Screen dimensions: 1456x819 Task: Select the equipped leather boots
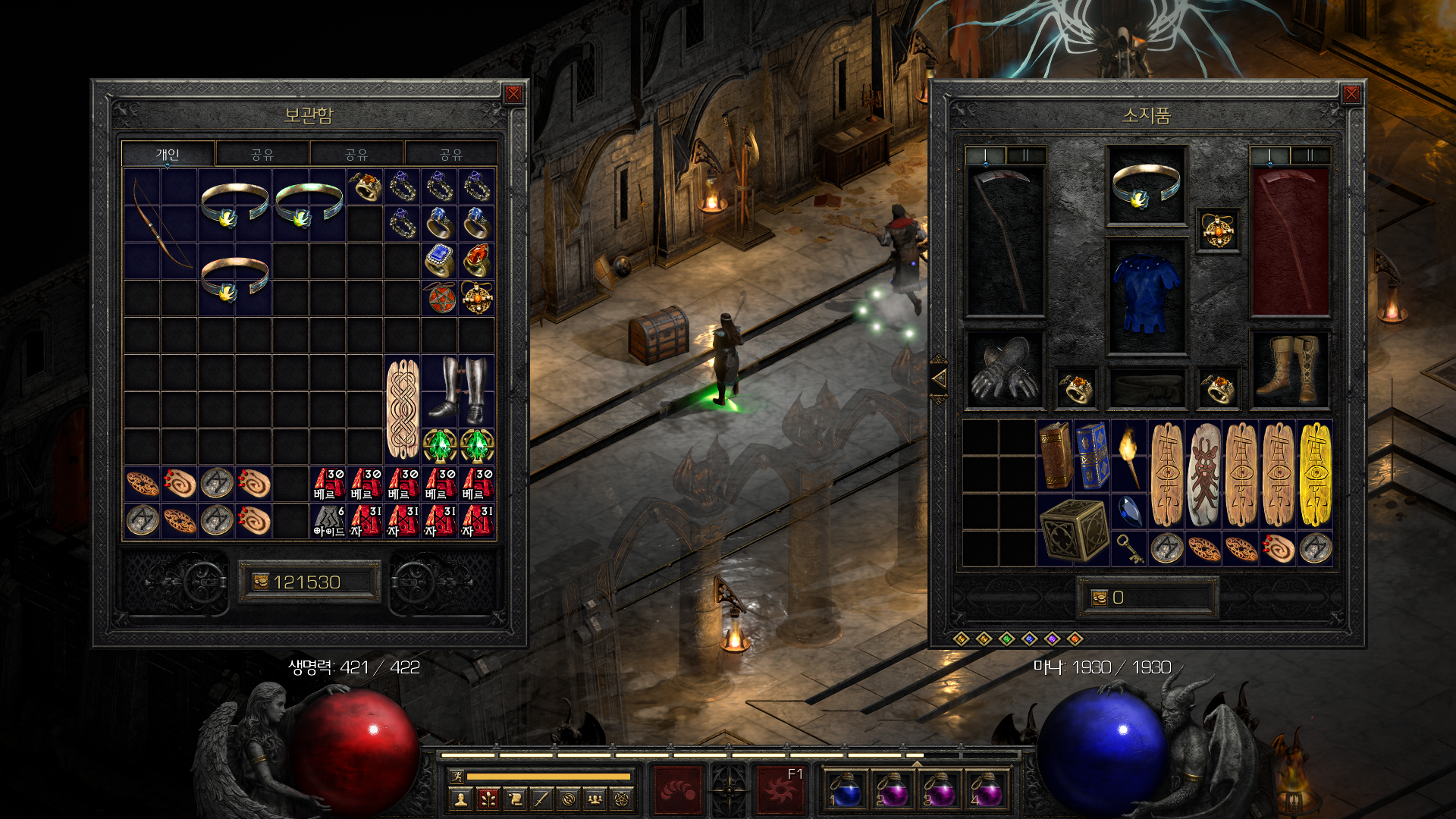[x=1289, y=370]
